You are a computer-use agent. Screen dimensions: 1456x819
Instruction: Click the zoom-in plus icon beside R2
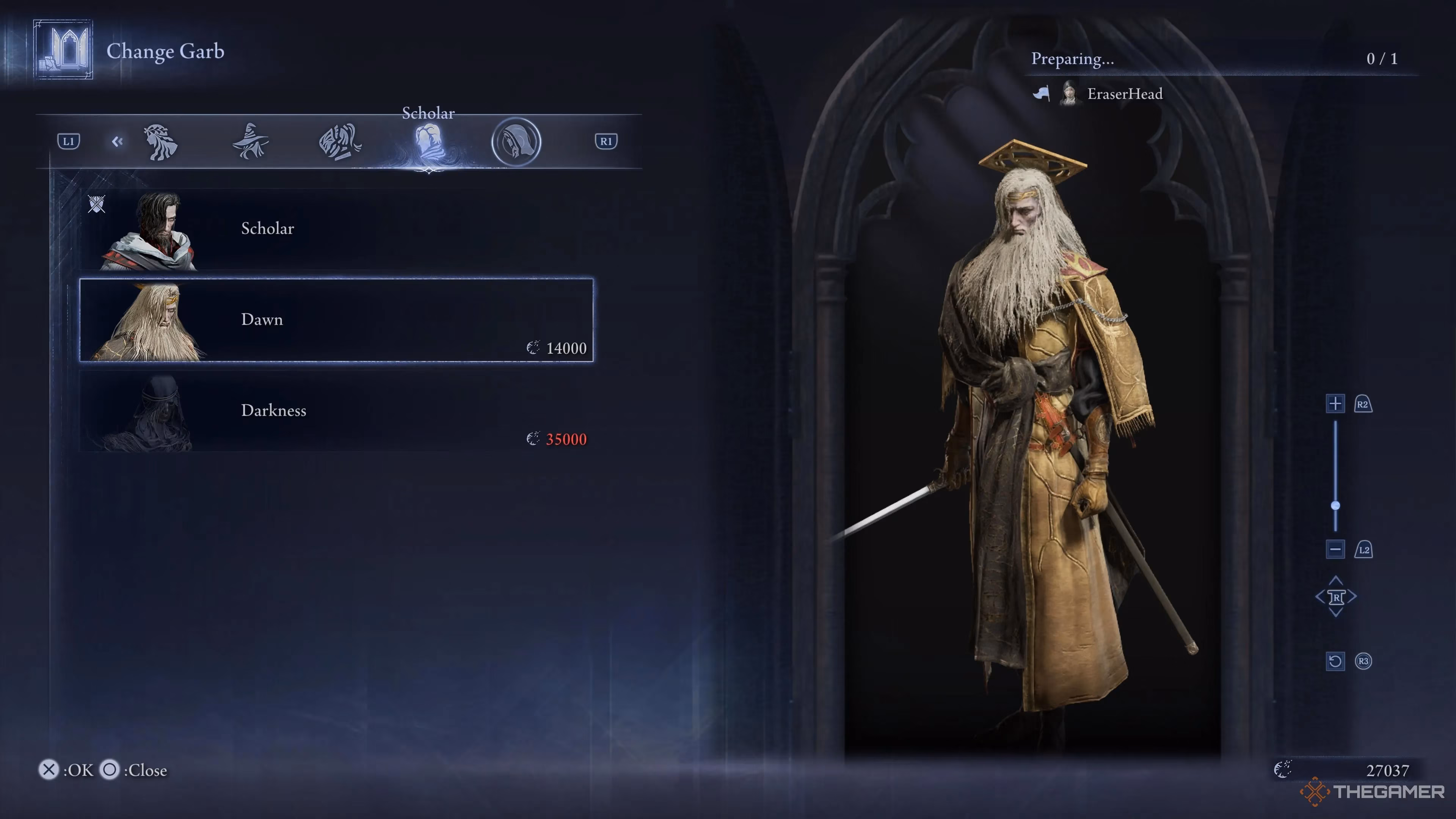[x=1335, y=403]
